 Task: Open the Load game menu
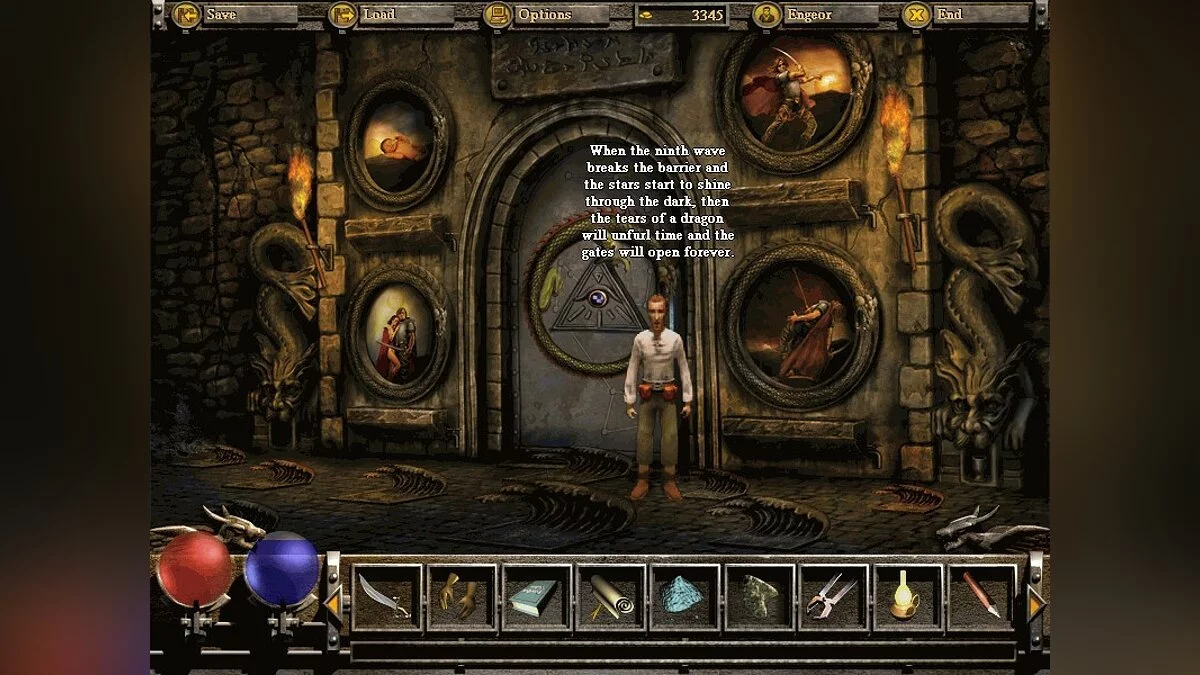[x=391, y=15]
